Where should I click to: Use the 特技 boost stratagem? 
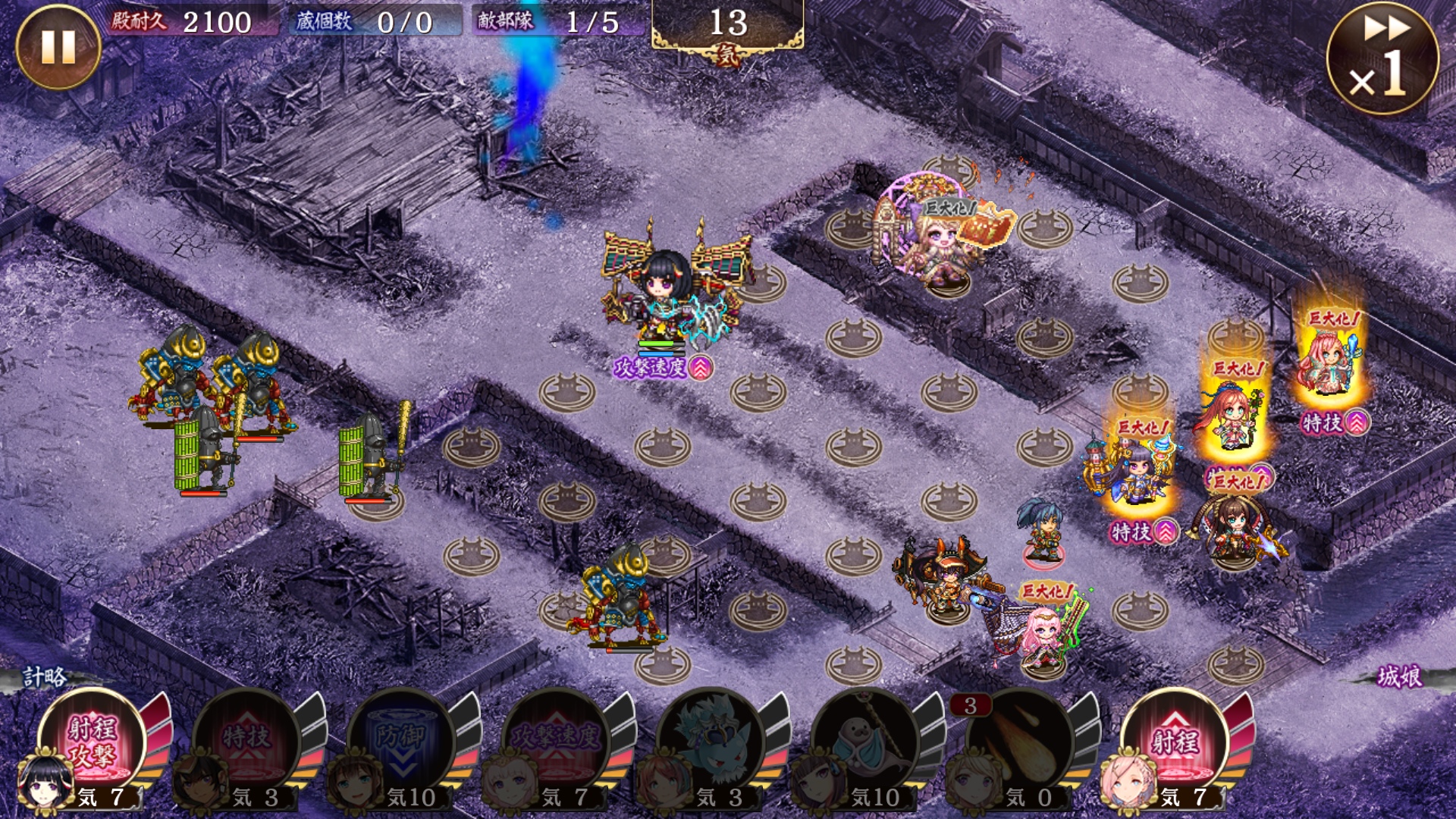tap(246, 739)
